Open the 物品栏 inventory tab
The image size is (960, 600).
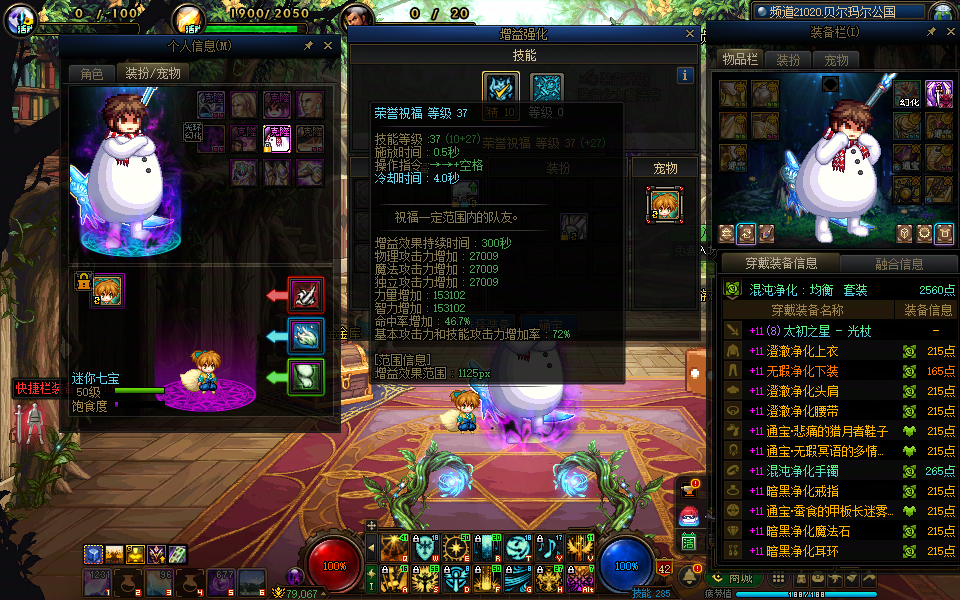click(741, 60)
